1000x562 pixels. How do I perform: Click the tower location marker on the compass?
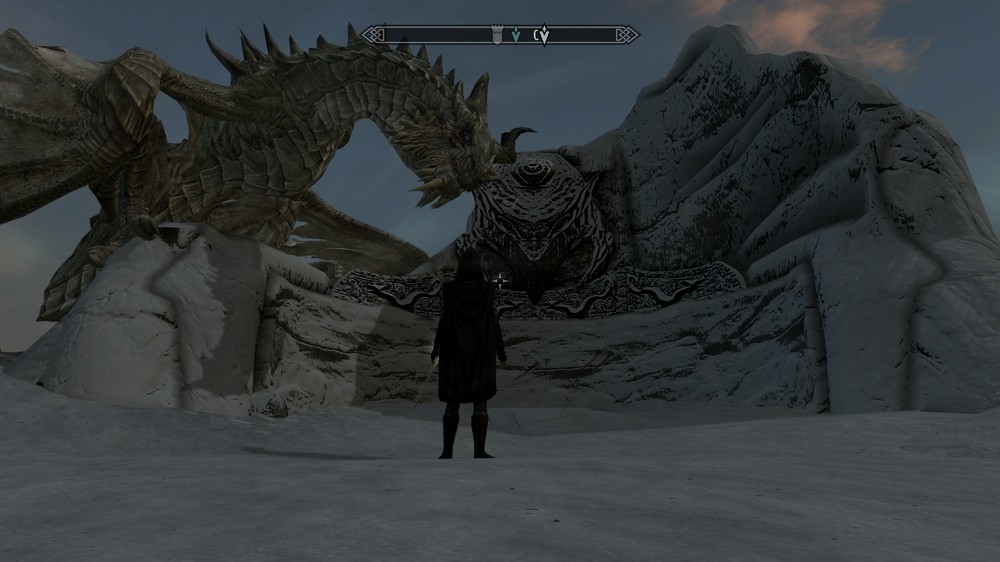497,35
